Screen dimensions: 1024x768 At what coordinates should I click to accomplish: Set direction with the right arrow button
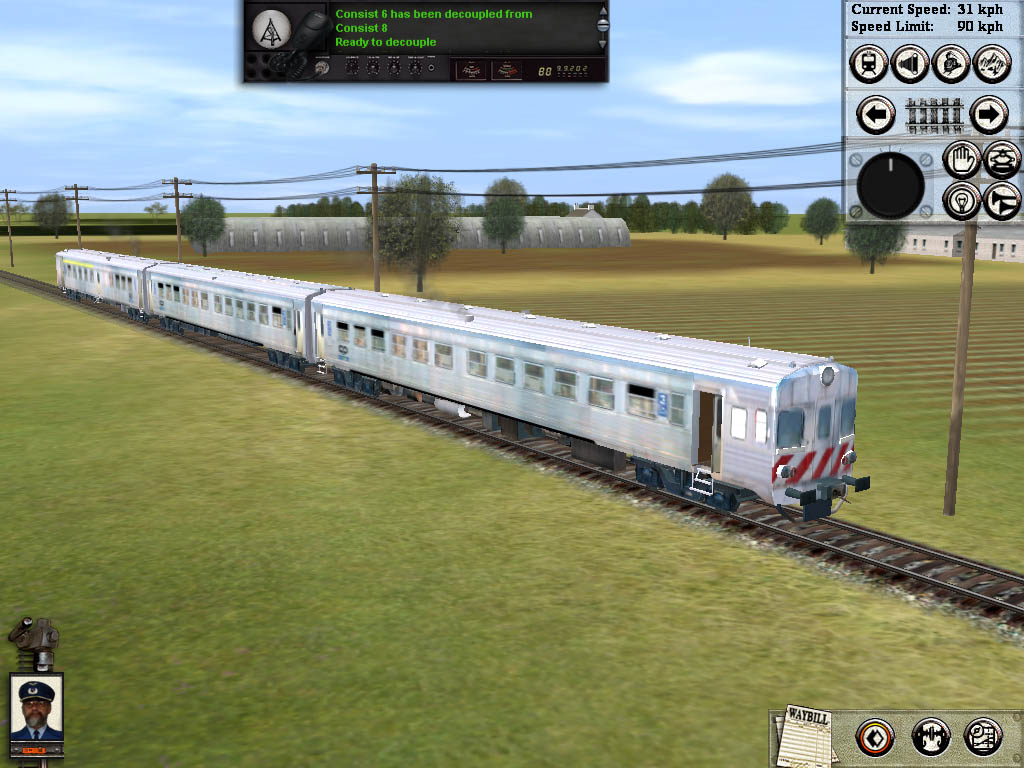pyautogui.click(x=988, y=115)
